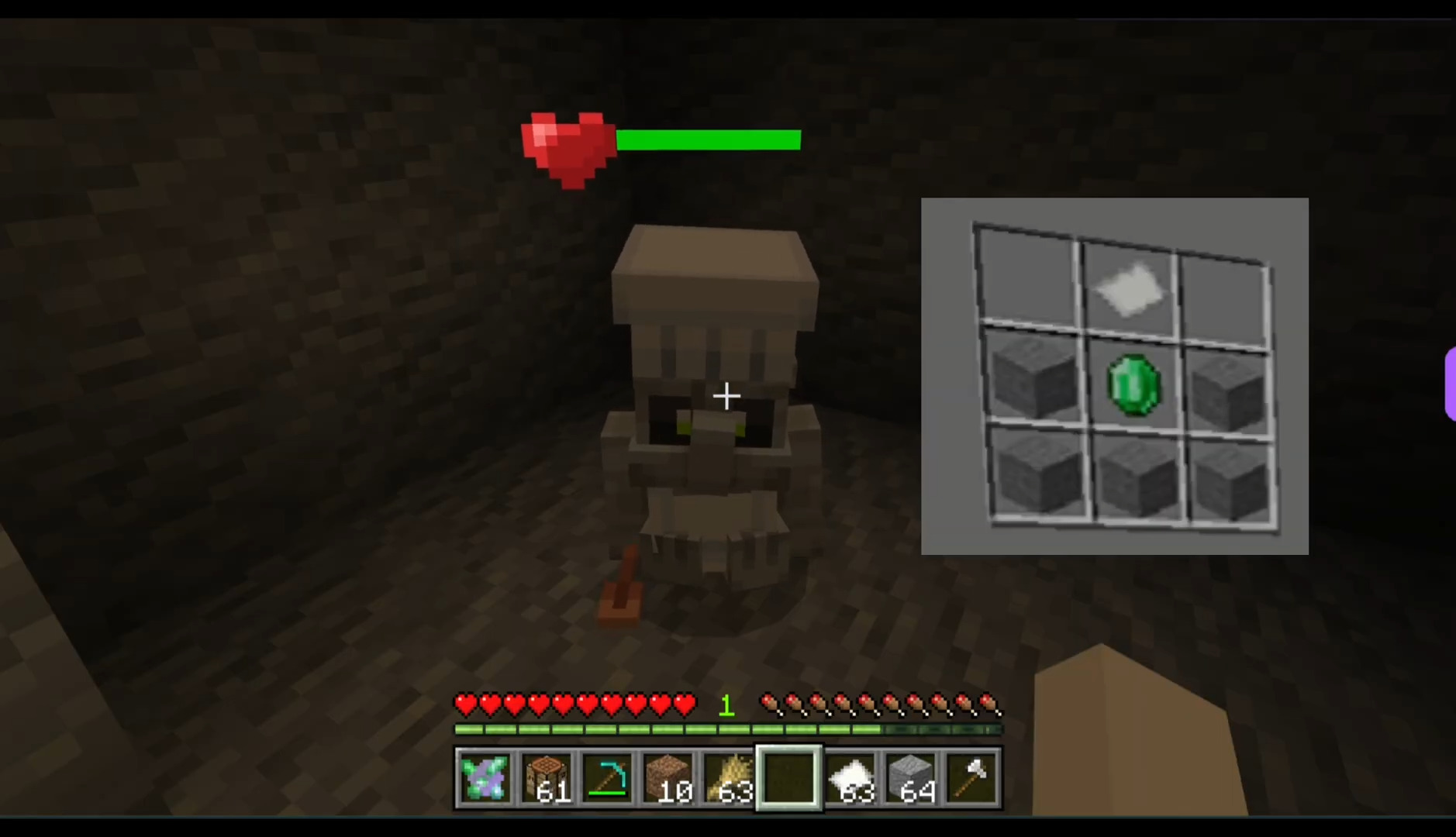
Task: Select the stone block stack of 64
Action: 912,778
